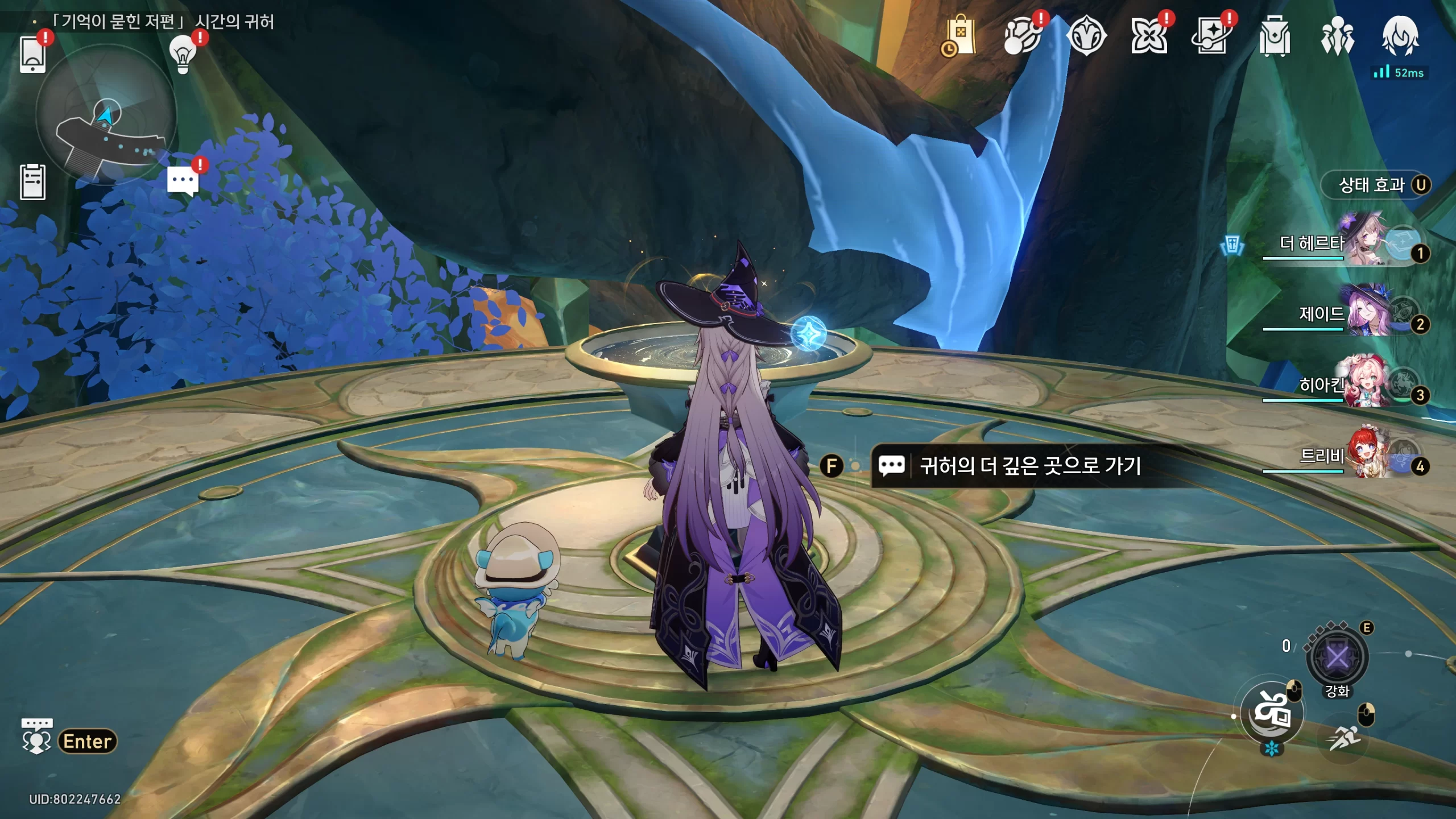
Task: Open the chat input bubble icon
Action: click(x=36, y=737)
